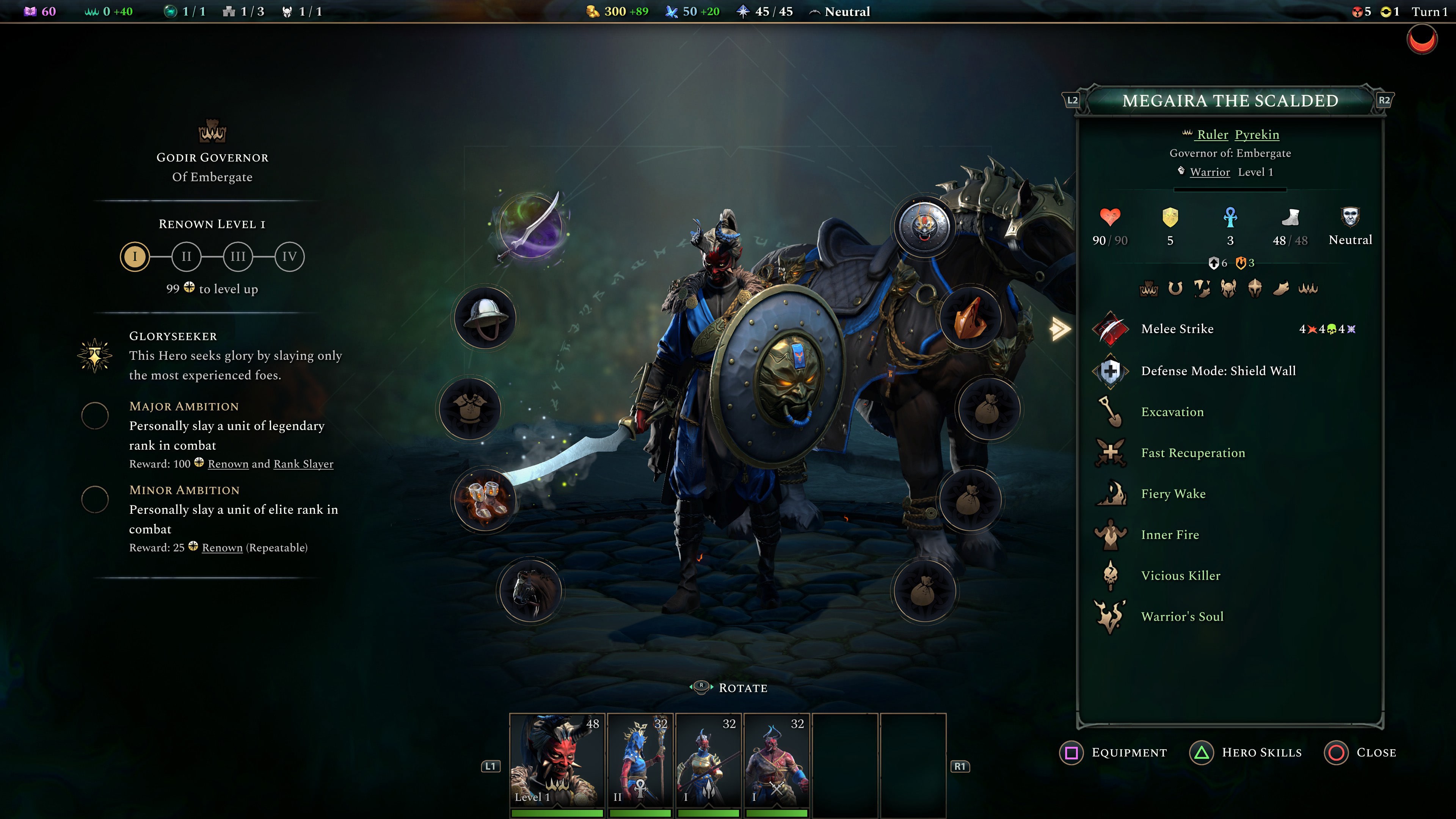Click the Inner Fire skill icon
1456x819 pixels.
[1111, 534]
